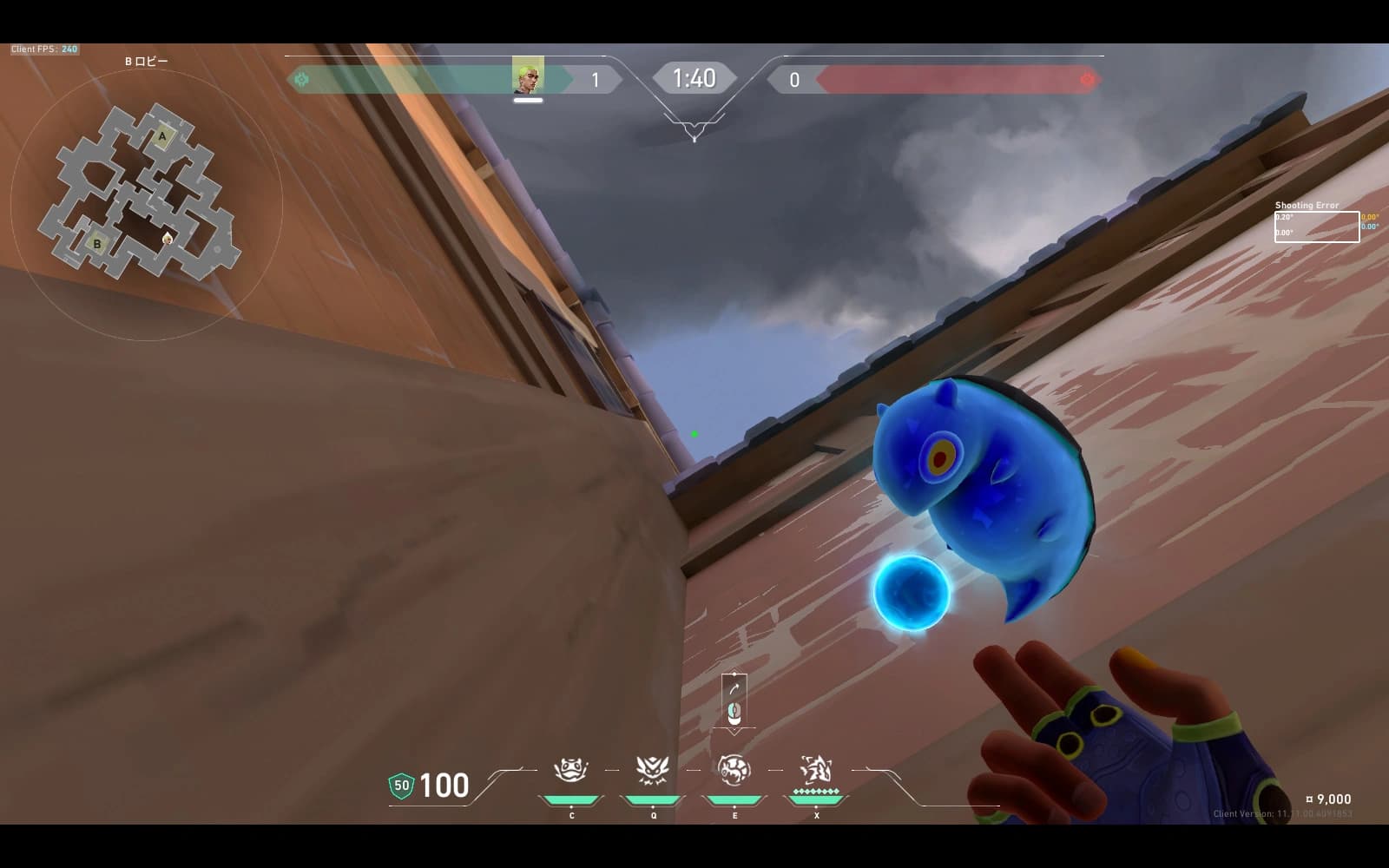The height and width of the screenshot is (868, 1389).
Task: Click the green team emblem in the top bar
Action: pos(302,80)
